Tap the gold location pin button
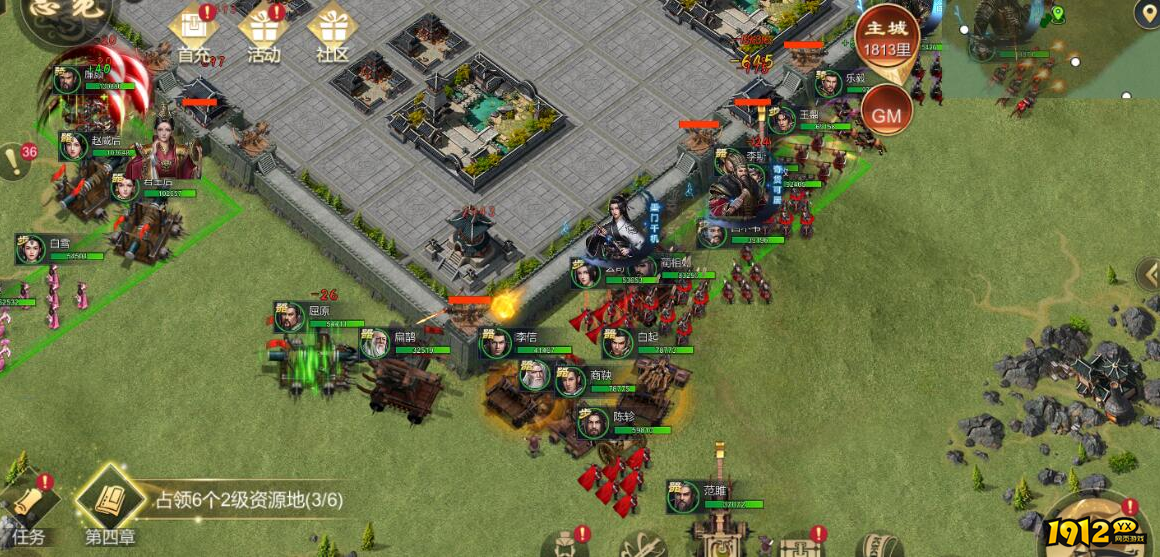Image resolution: width=1160 pixels, height=557 pixels. (1147, 14)
